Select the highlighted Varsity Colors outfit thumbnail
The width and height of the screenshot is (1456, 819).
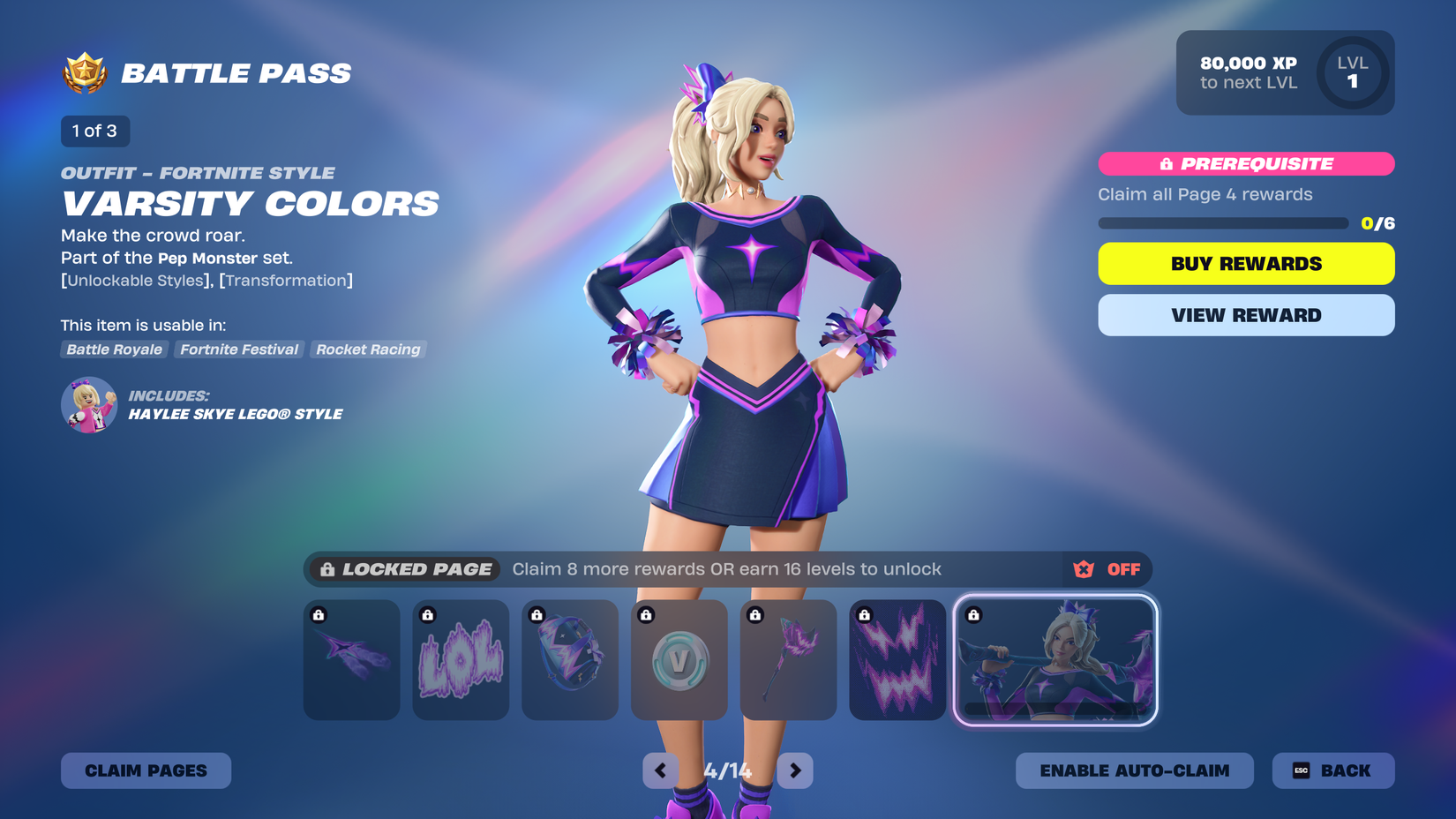pyautogui.click(x=1056, y=659)
